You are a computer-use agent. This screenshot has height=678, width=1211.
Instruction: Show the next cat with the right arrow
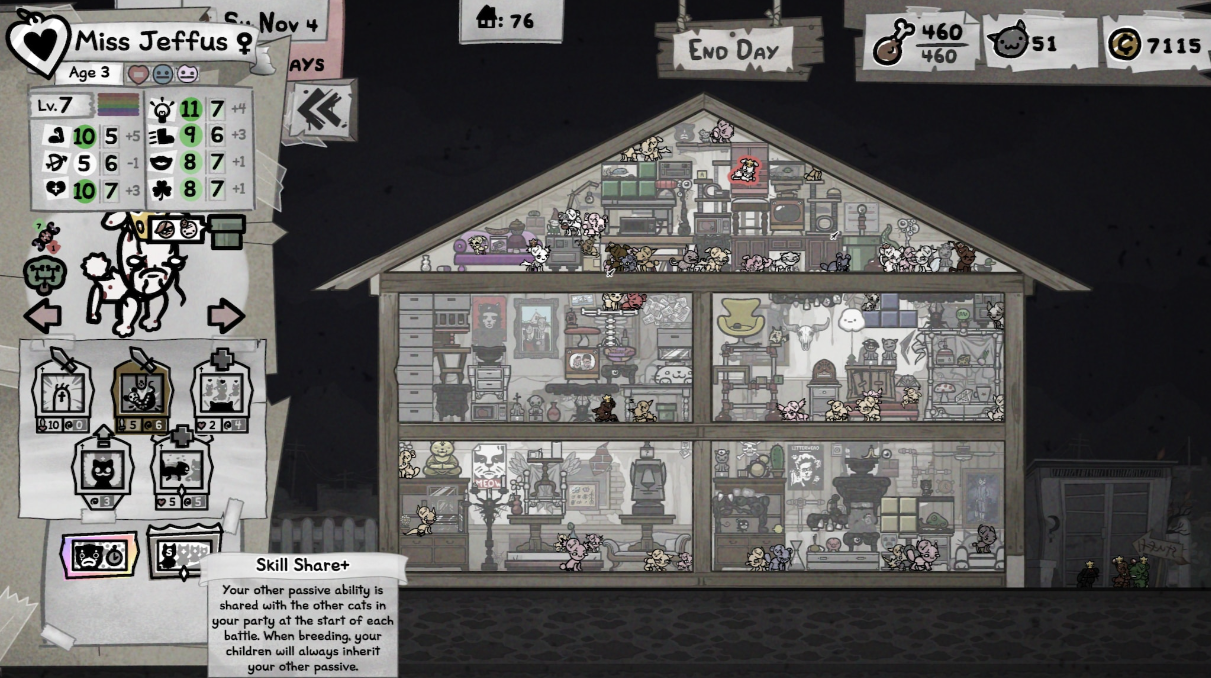226,316
